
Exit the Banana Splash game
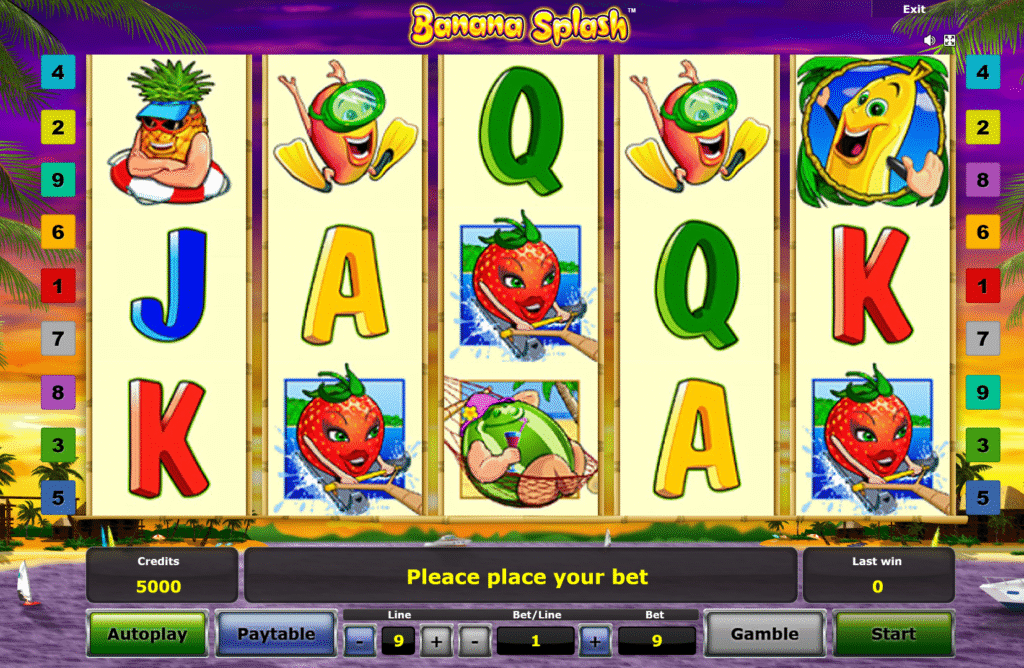914,9
